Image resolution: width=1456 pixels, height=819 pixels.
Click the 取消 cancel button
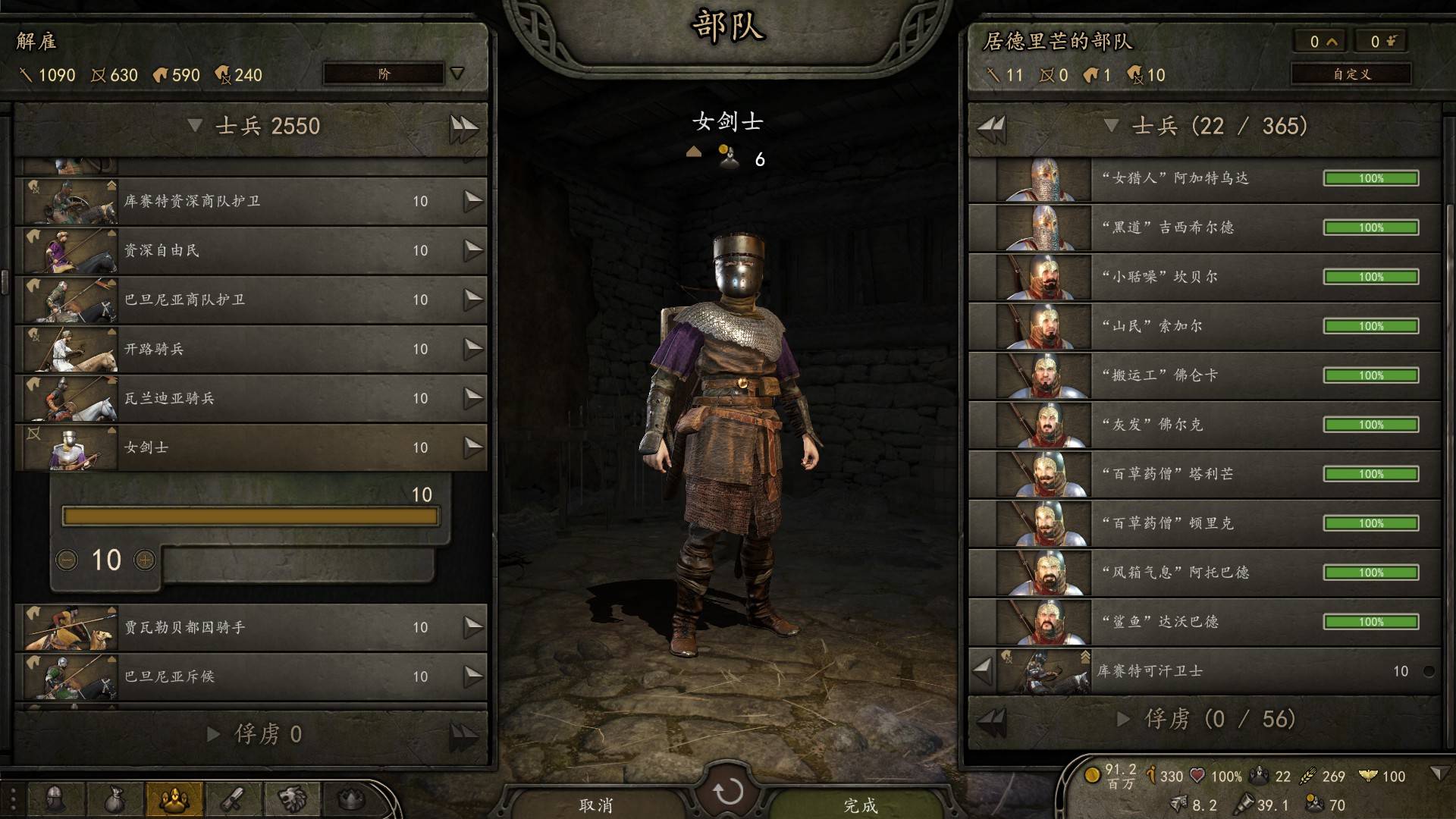(x=596, y=805)
